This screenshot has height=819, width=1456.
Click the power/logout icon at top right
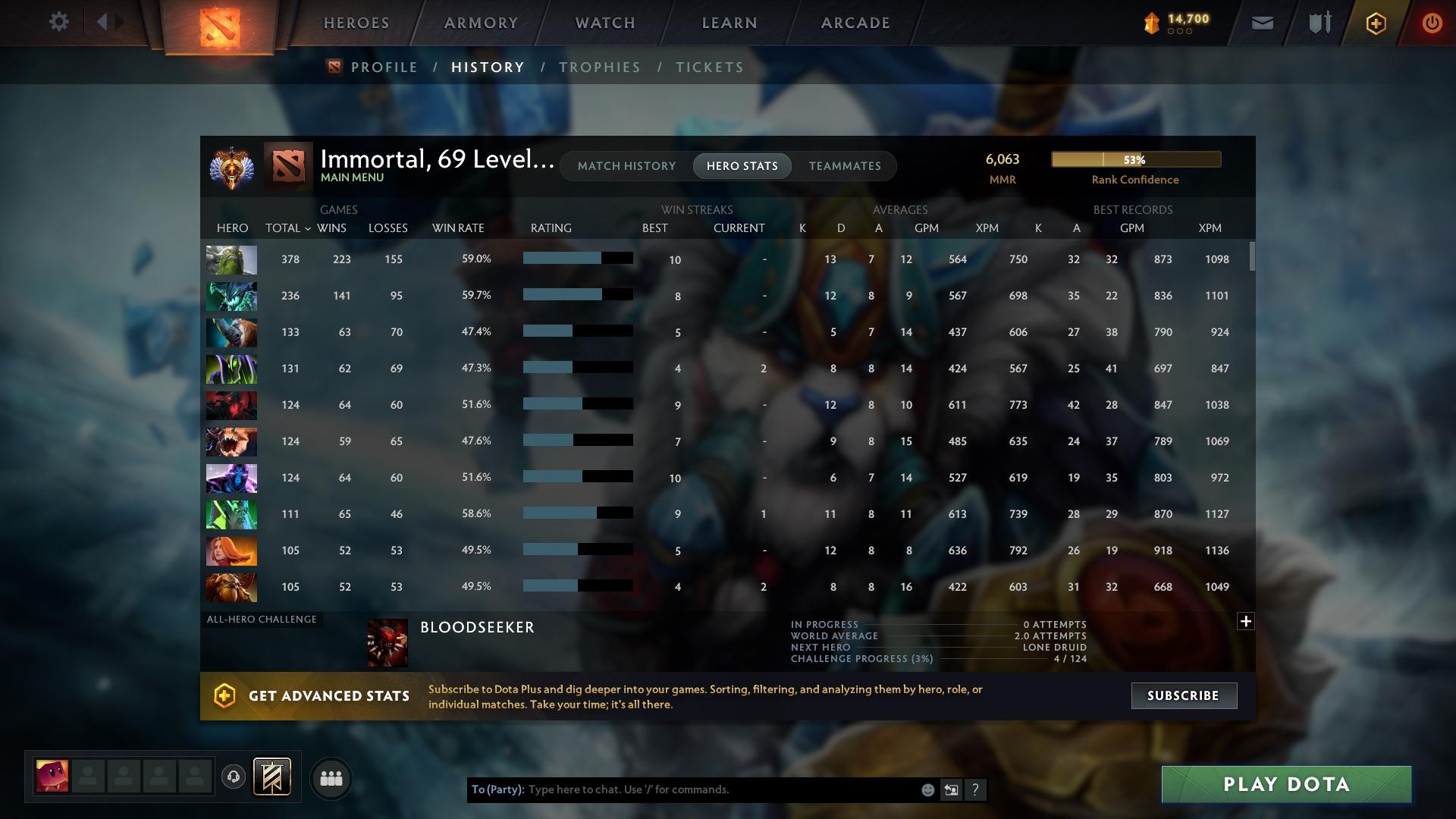pos(1432,22)
